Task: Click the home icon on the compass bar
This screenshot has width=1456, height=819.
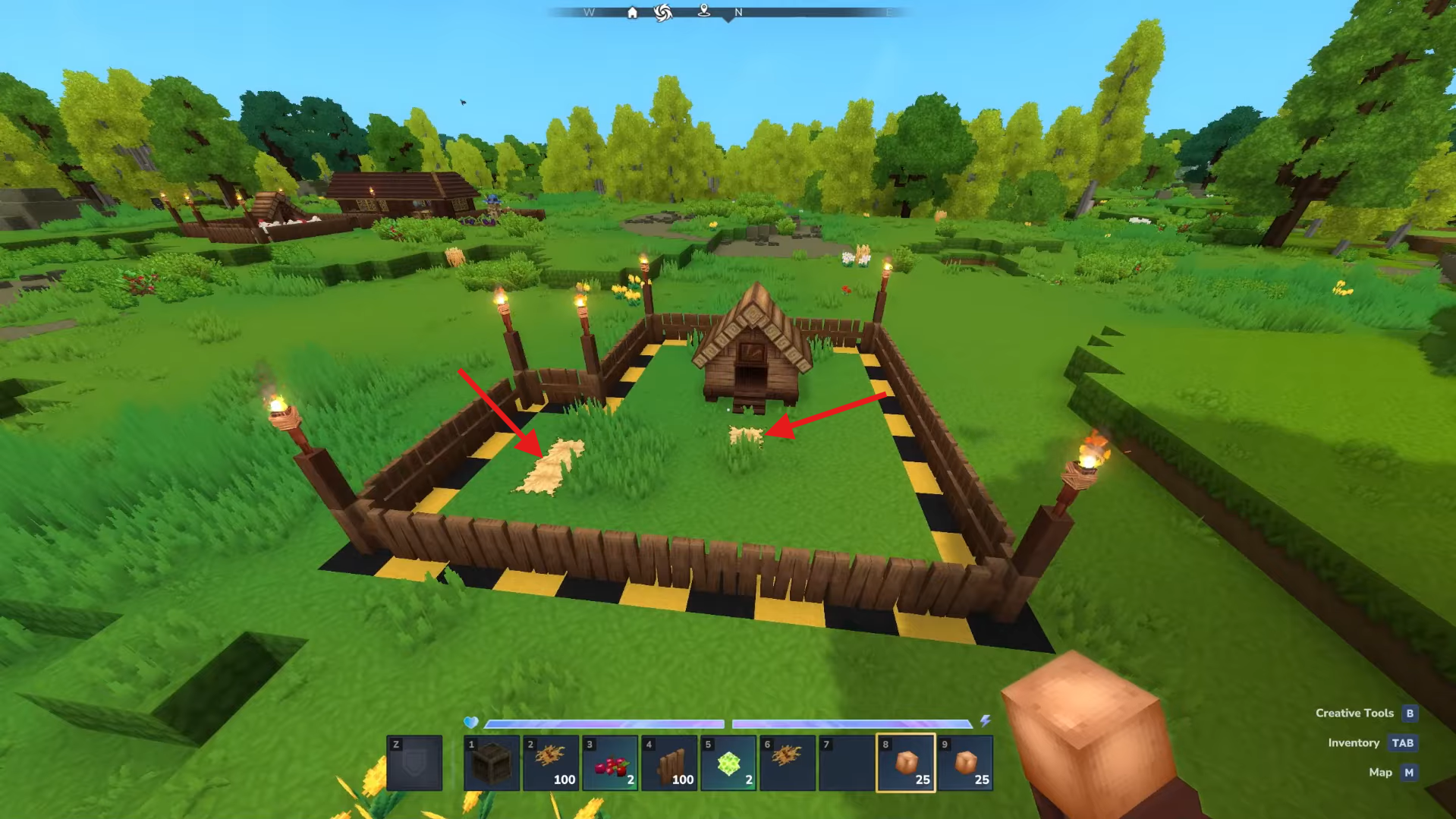Action: coord(634,13)
